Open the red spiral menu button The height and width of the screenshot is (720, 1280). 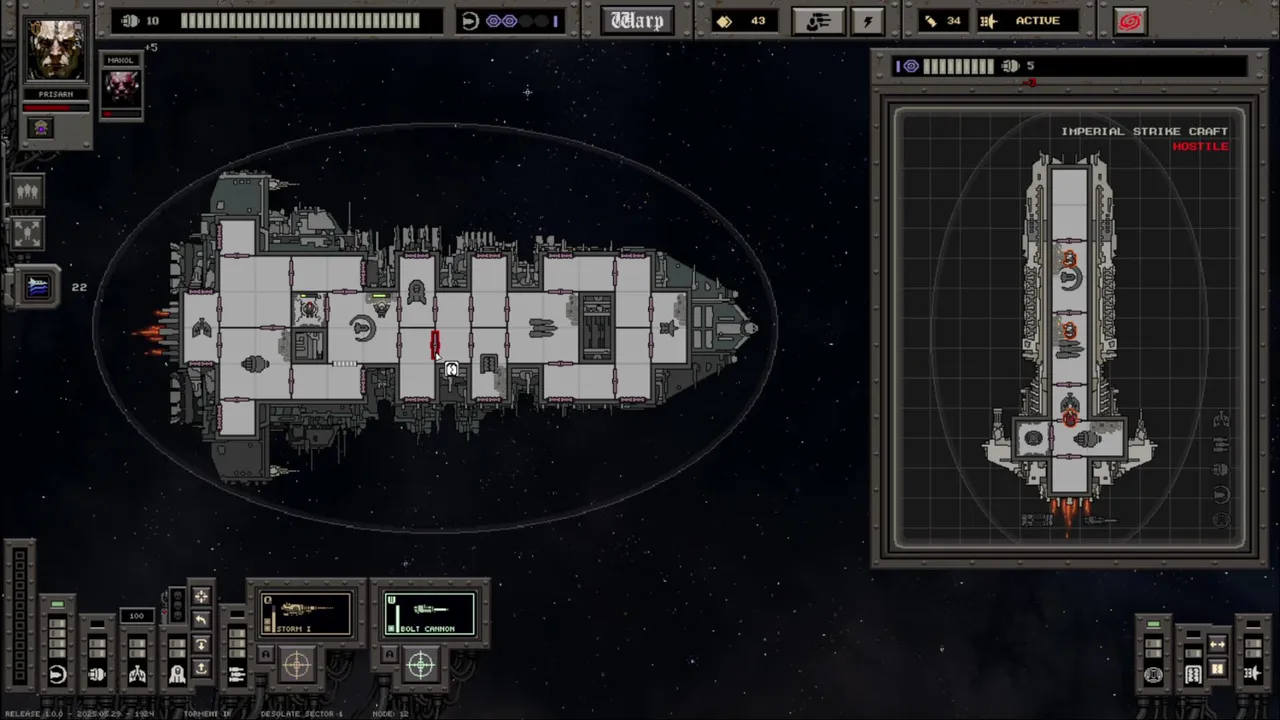[1130, 21]
